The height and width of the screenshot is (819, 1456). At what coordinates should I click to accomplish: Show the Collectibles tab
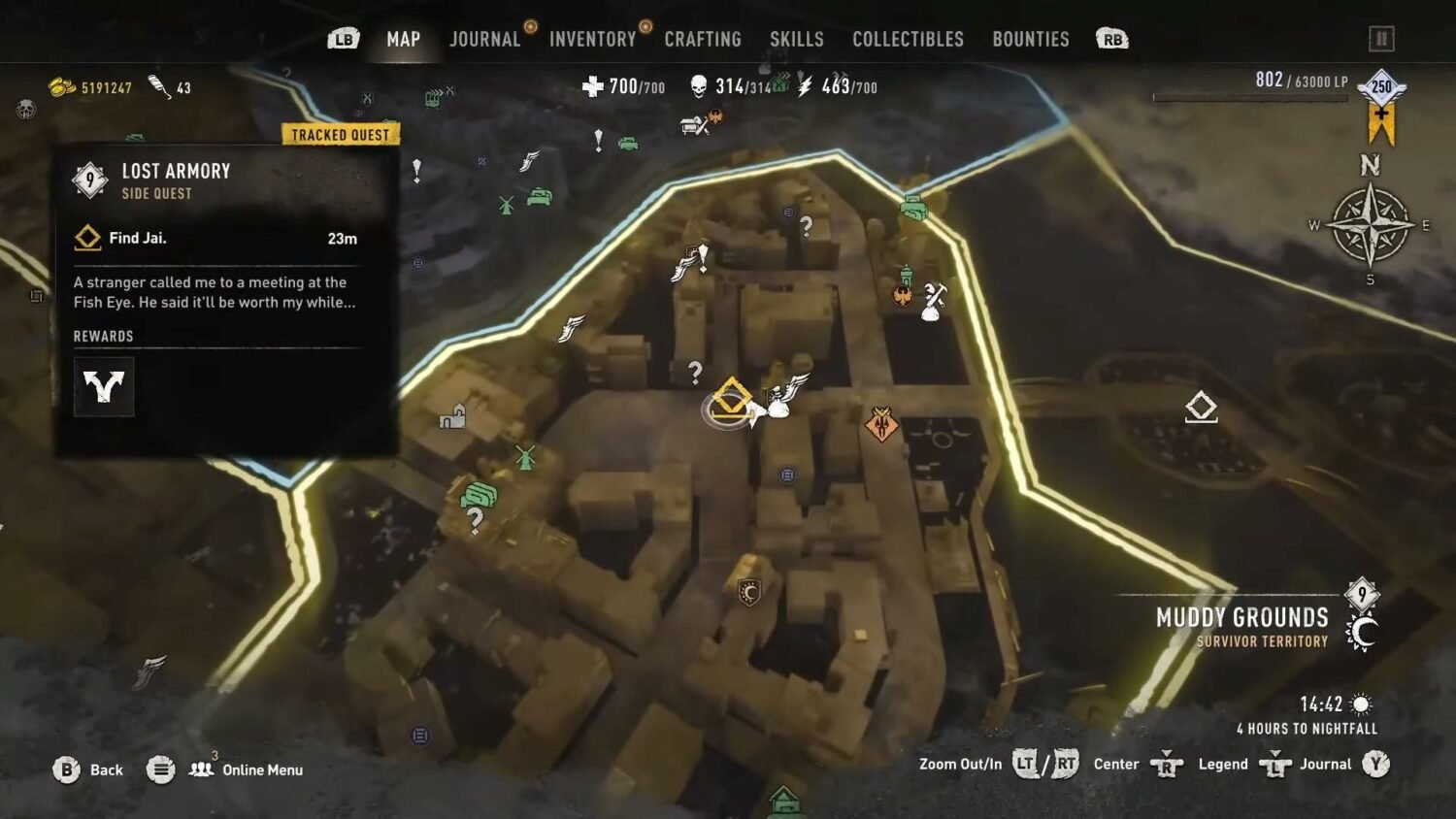coord(908,40)
